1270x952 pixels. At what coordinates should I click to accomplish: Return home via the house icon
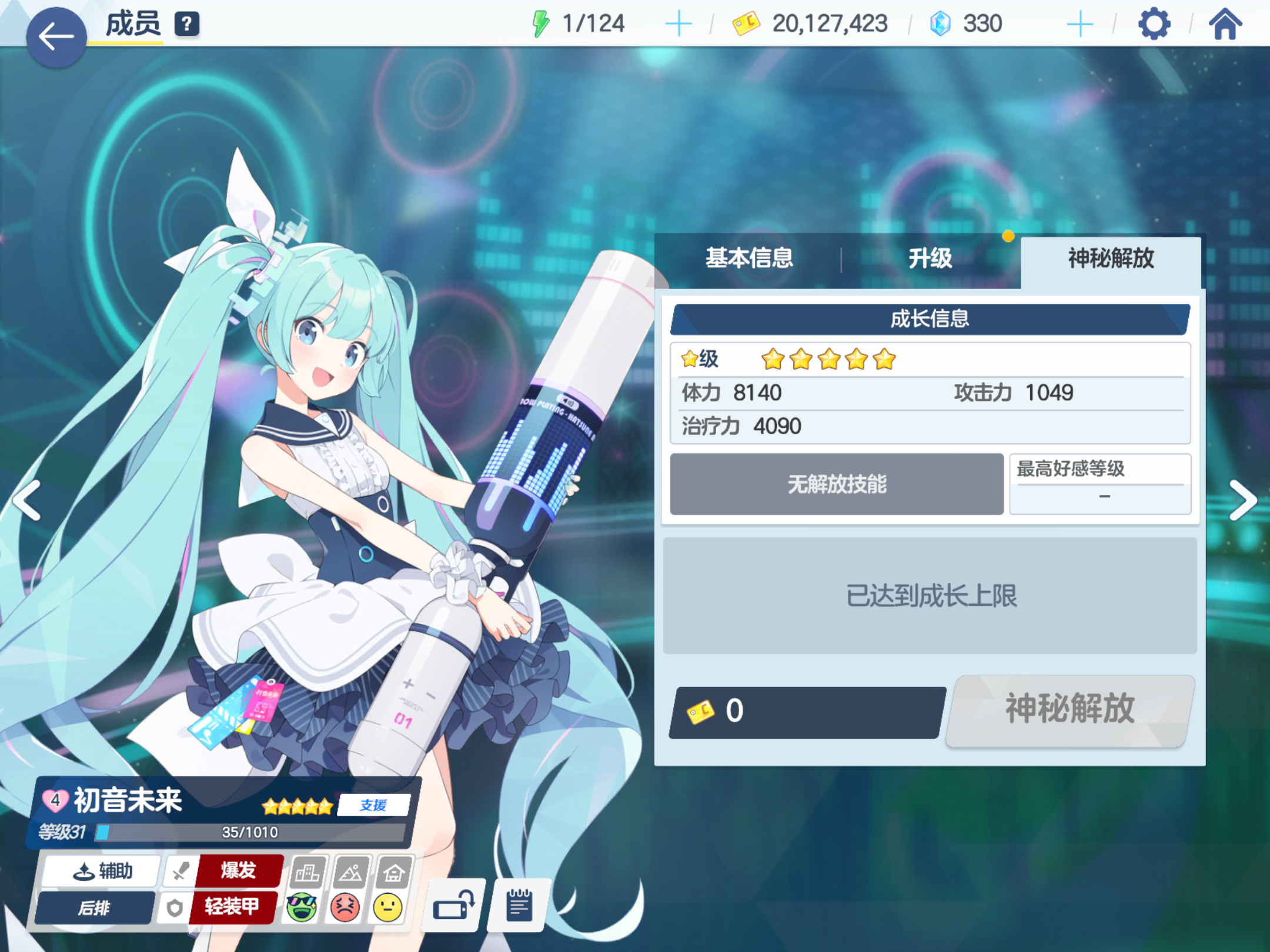[x=1226, y=24]
